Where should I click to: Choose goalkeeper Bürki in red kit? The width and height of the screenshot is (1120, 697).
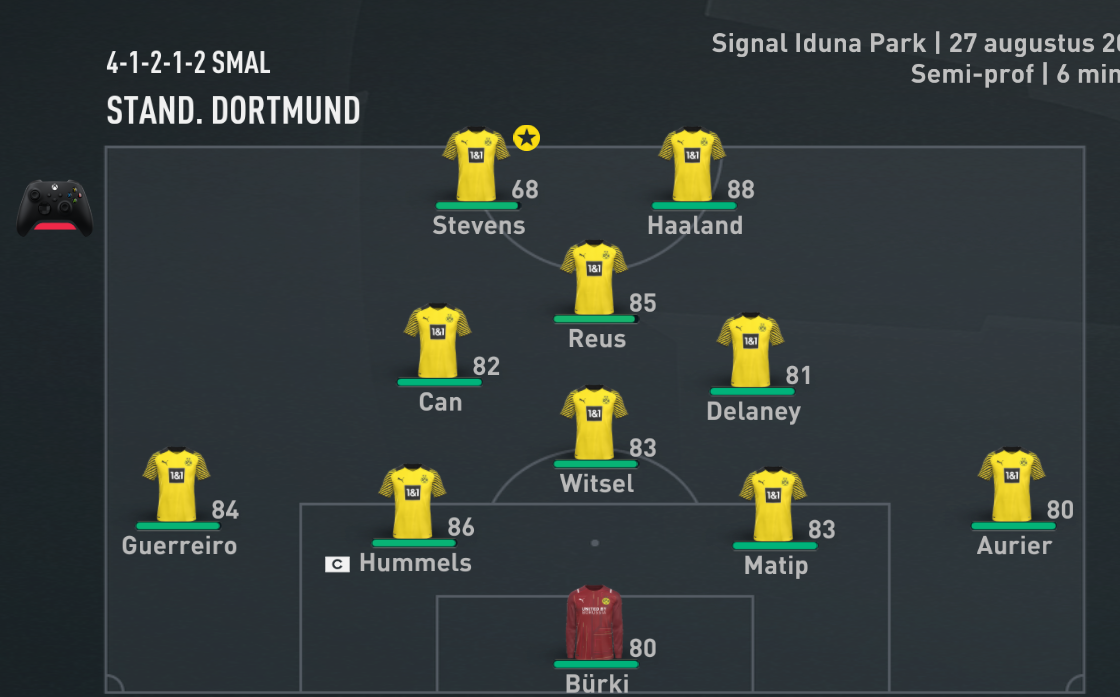[595, 623]
